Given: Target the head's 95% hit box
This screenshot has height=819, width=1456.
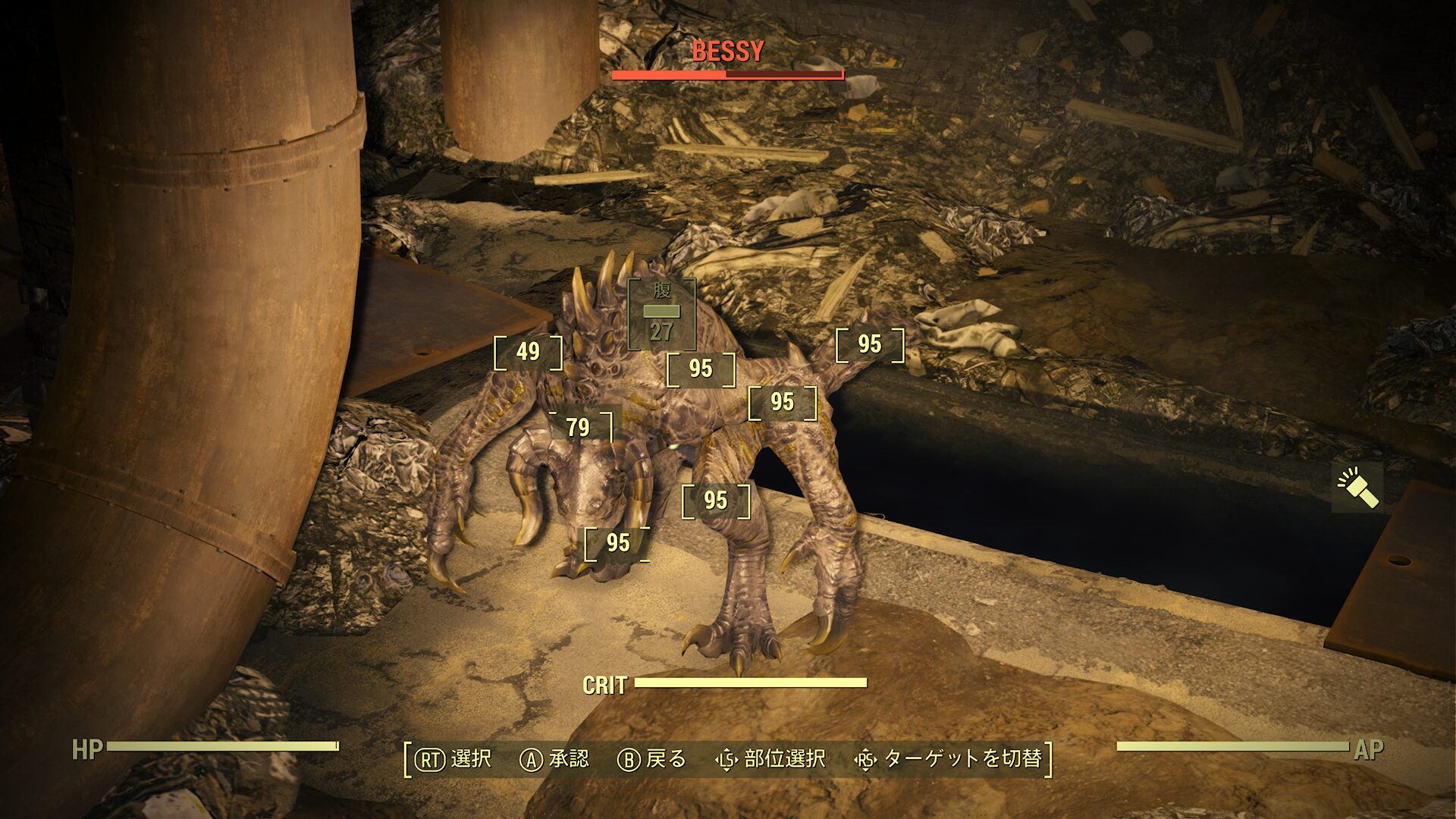Looking at the screenshot, I should pos(617,543).
